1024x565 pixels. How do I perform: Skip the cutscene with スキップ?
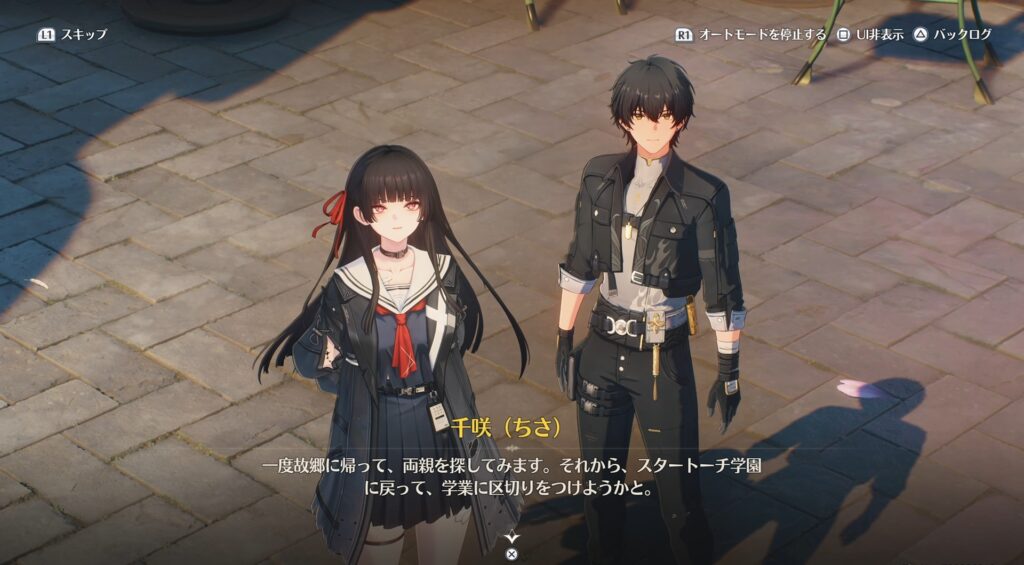(72, 34)
